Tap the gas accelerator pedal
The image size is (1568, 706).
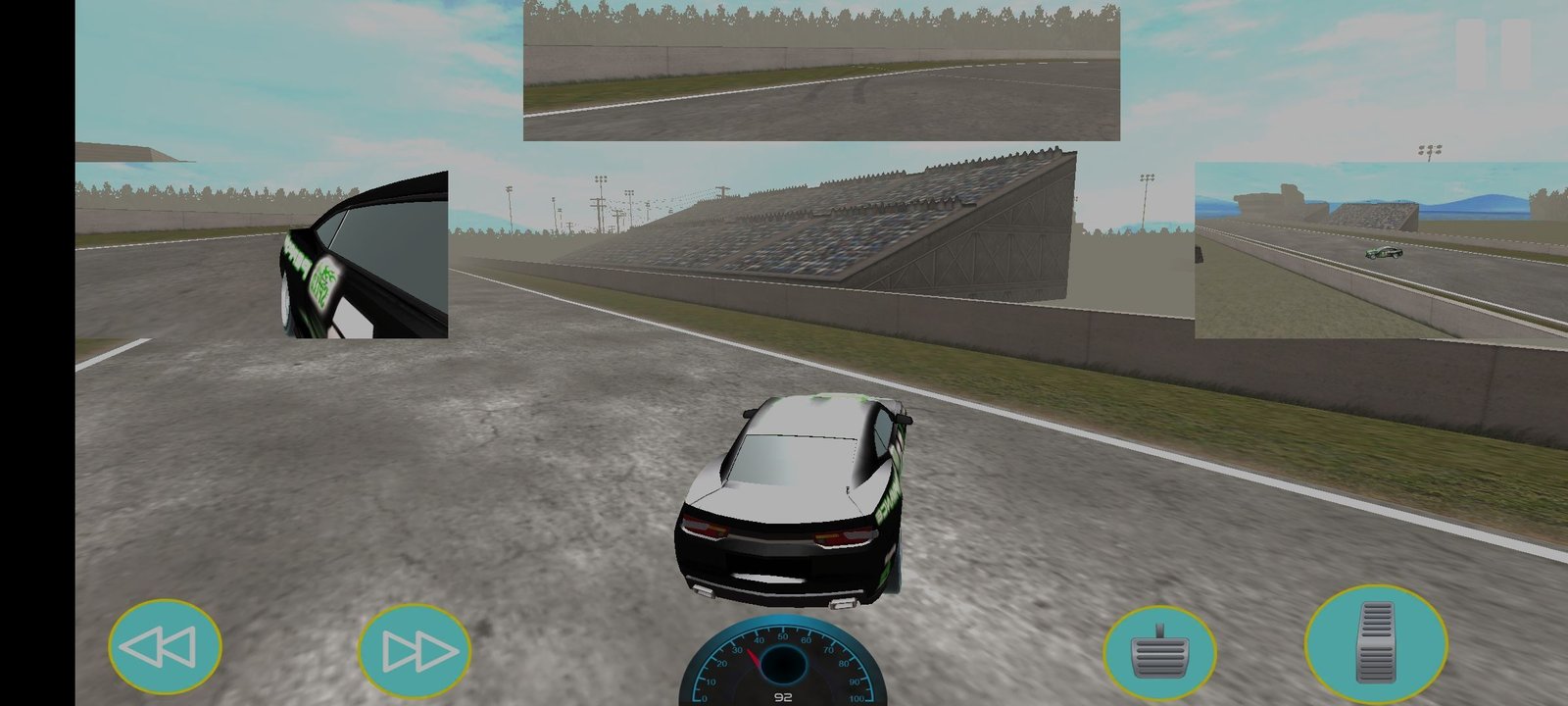[x=1375, y=641]
